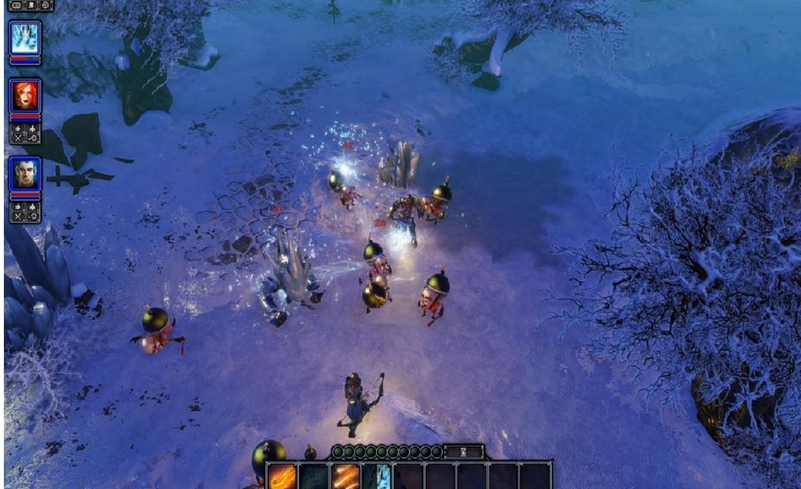Click the hourglass end turn button

(x=463, y=452)
